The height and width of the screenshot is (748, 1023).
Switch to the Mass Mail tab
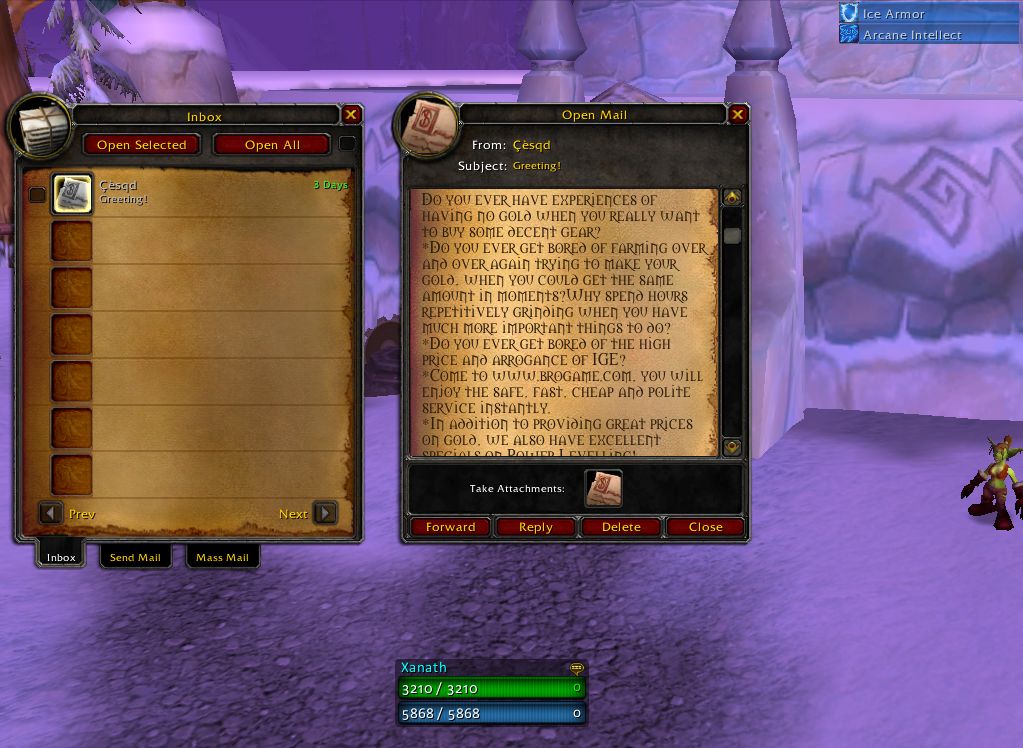[x=222, y=557]
